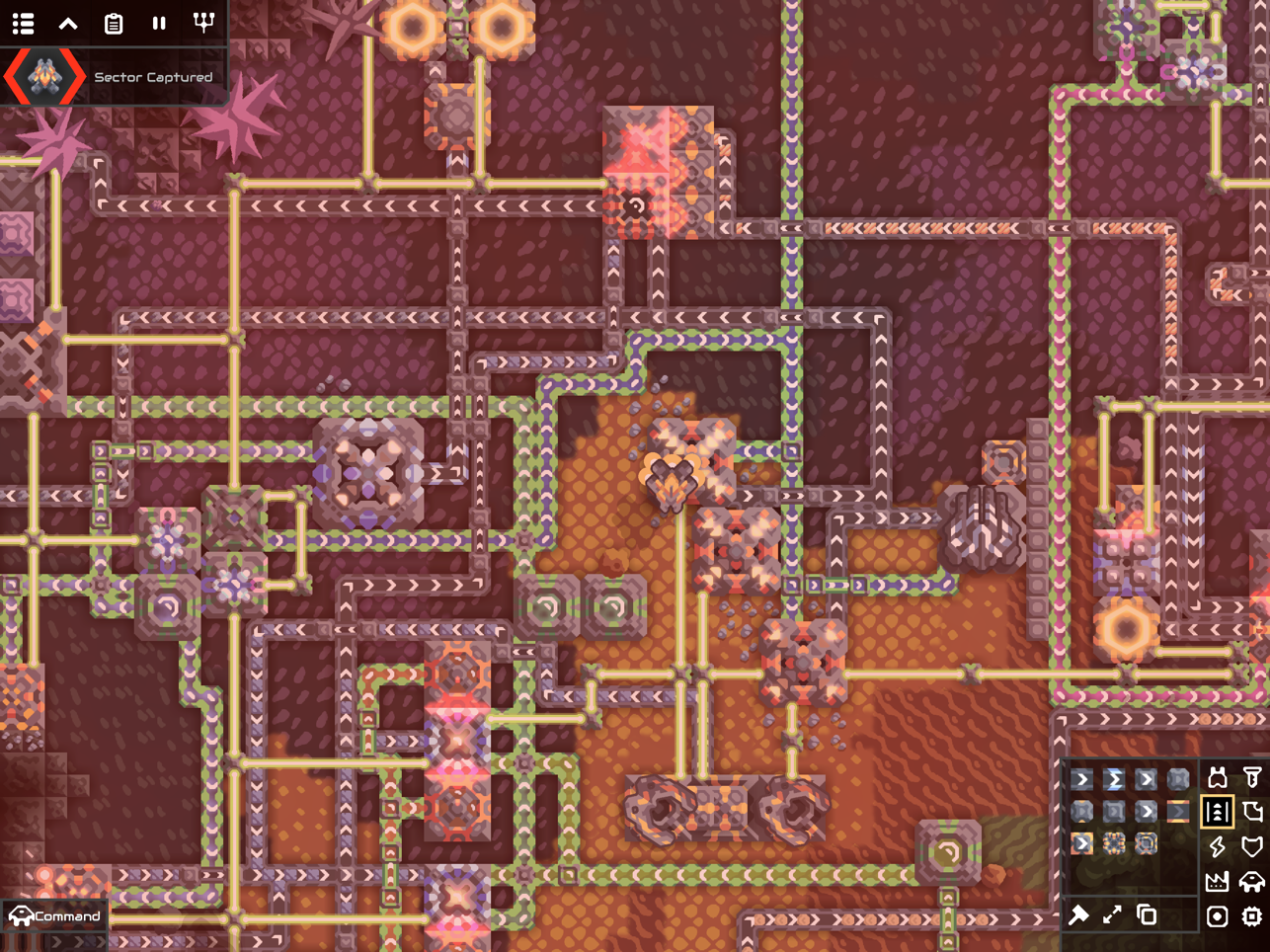Open the liquid blocks category
This screenshot has width=1270, height=952.
point(1252,812)
